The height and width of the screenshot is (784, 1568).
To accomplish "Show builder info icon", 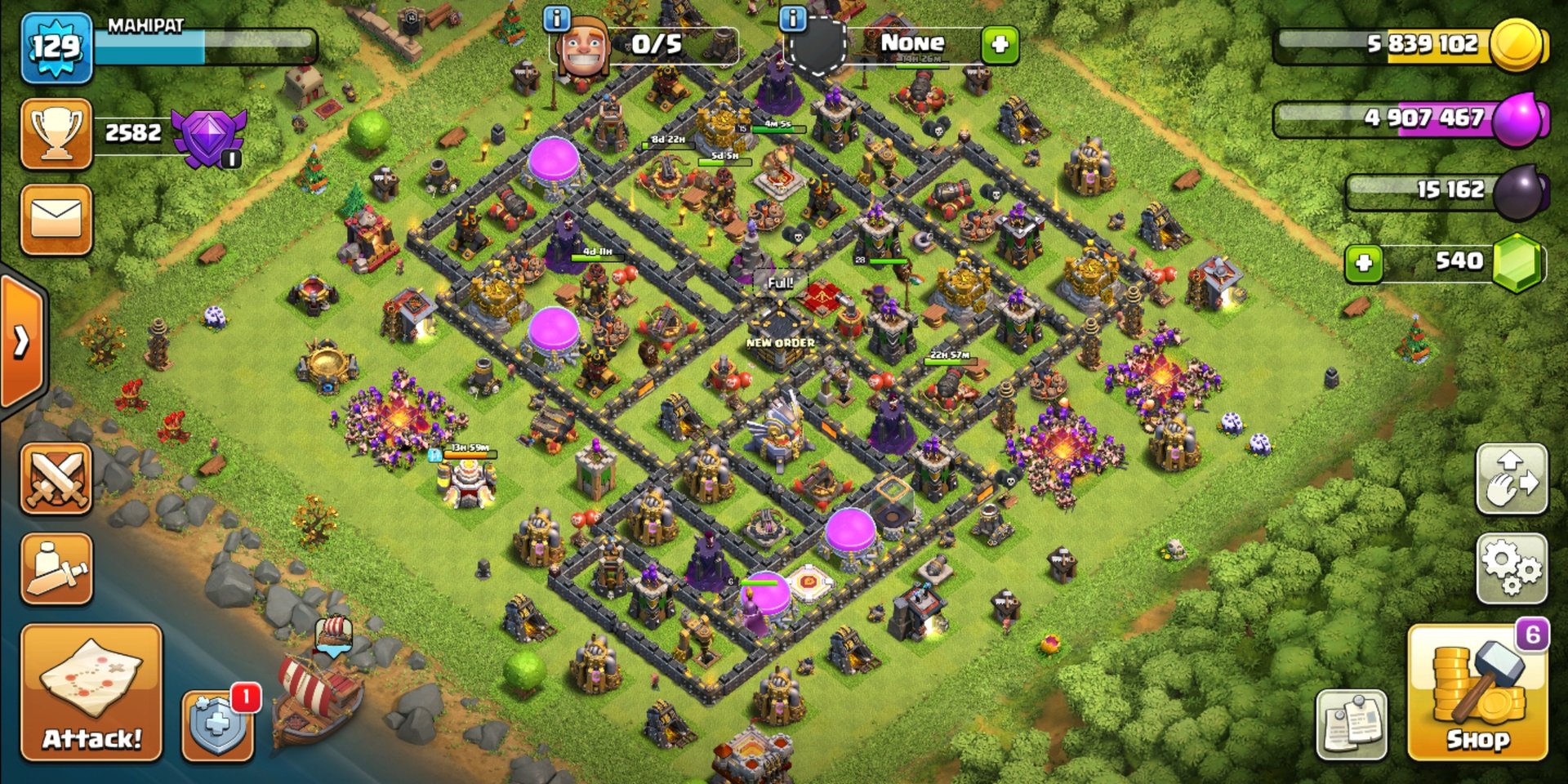I will point(556,18).
